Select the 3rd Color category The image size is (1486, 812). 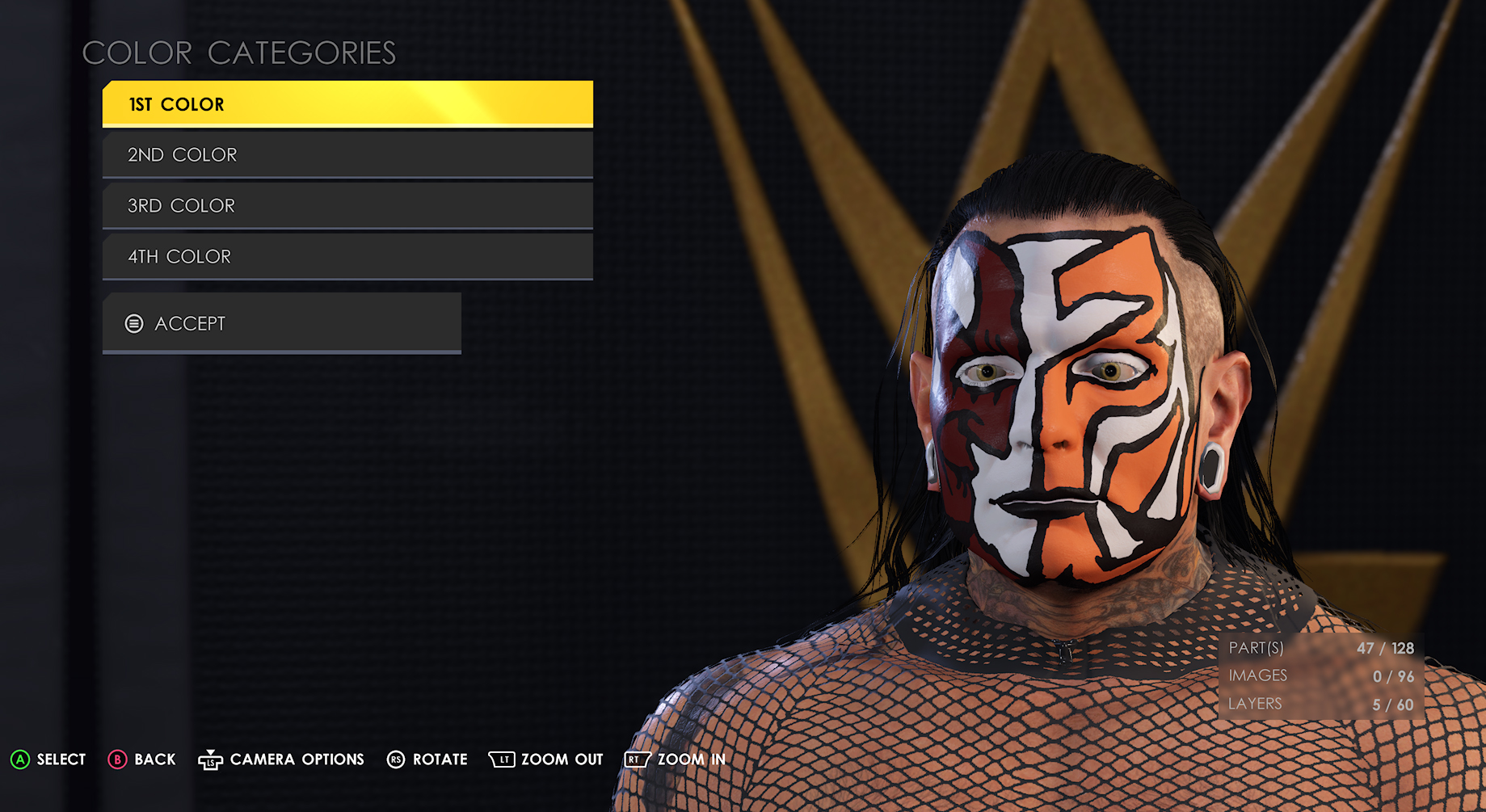pyautogui.click(x=347, y=205)
